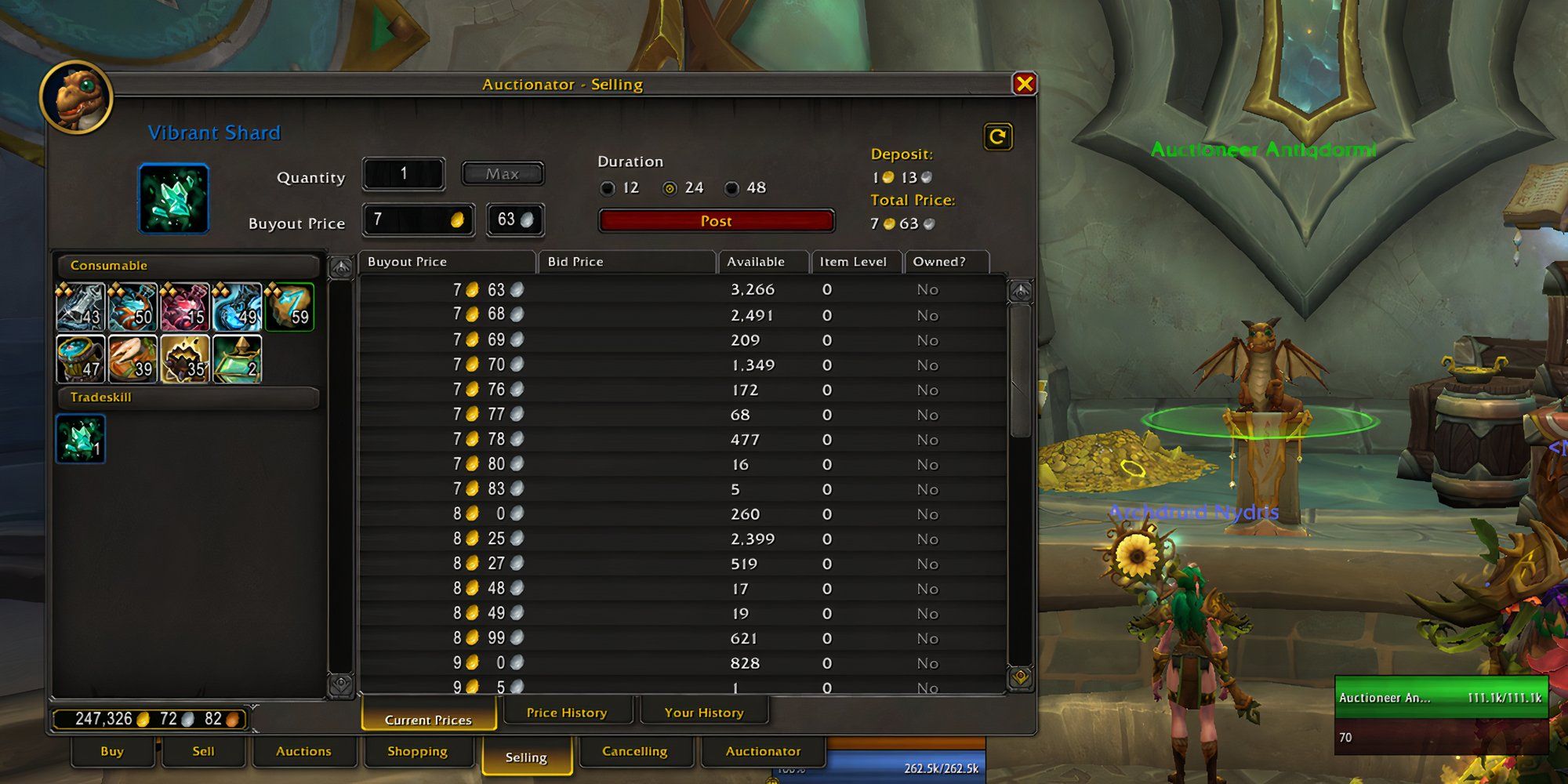Select the red potion stack of 15
The image size is (1568, 784).
tap(185, 308)
